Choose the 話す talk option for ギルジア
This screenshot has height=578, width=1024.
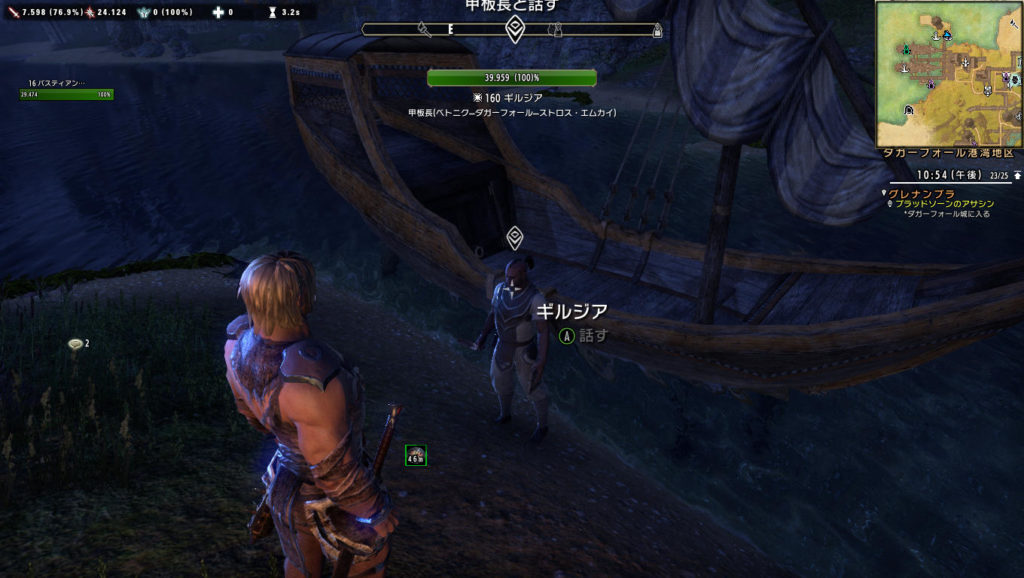pos(583,336)
